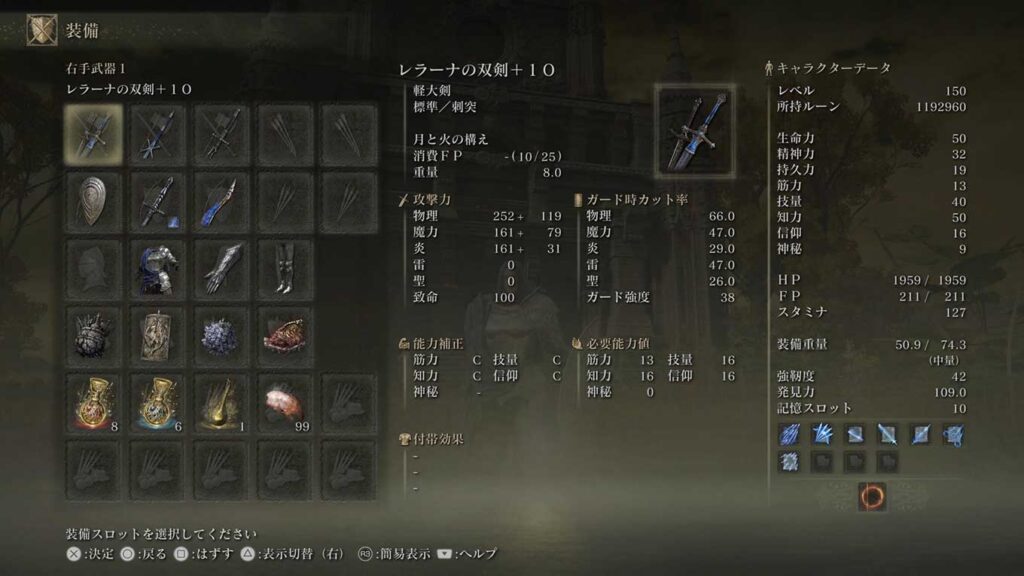
Task: Open the leg greaves armor slot
Action: [284, 266]
